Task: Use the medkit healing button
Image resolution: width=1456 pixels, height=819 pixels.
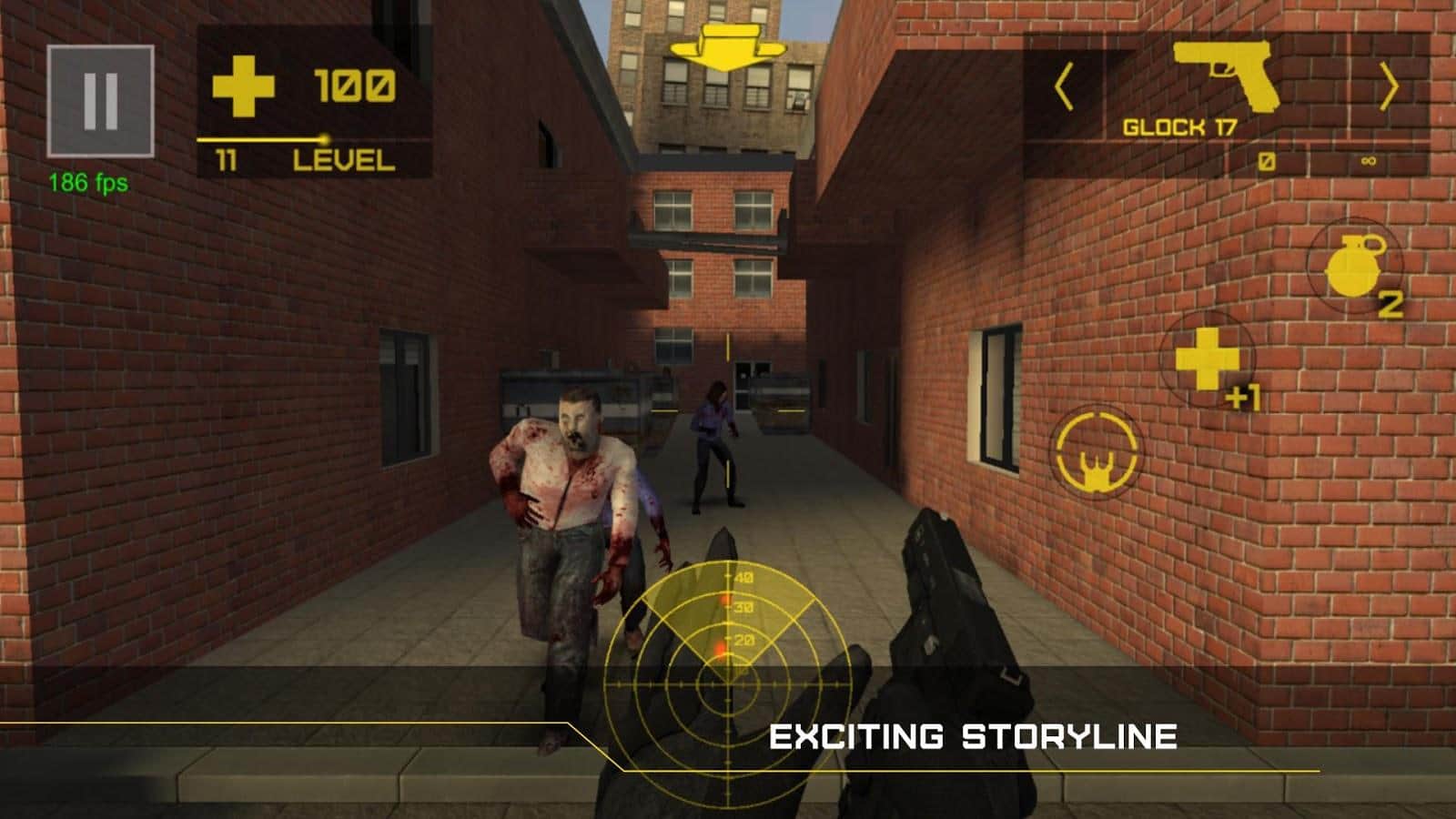Action: click(x=1208, y=359)
